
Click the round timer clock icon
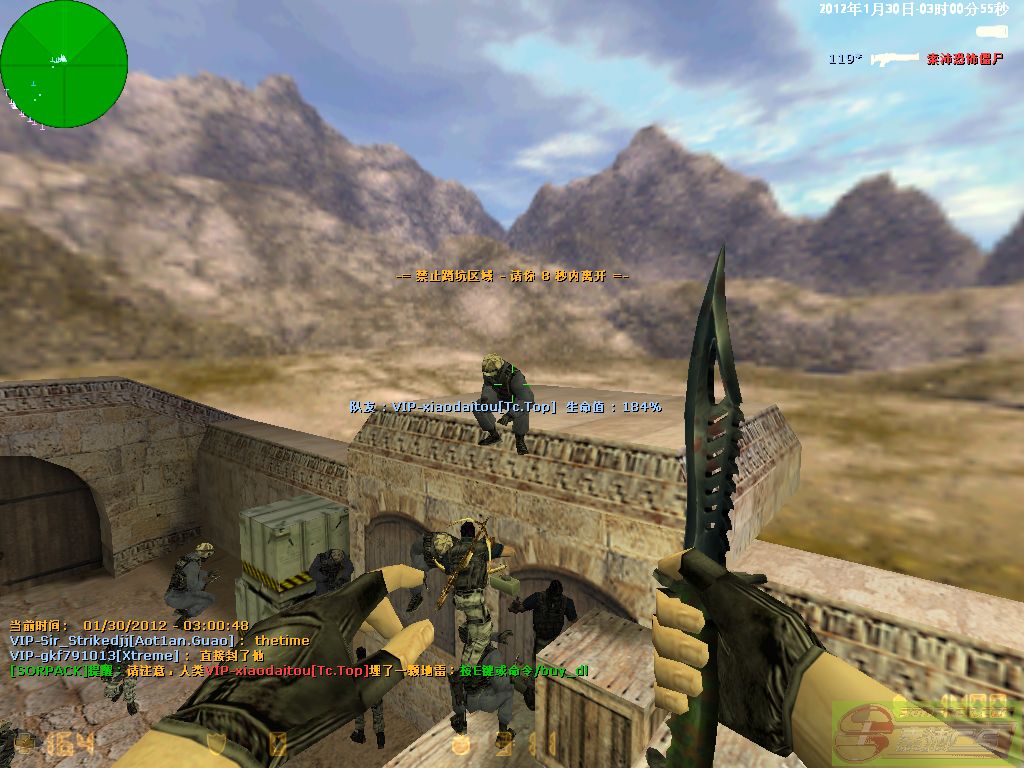point(461,743)
